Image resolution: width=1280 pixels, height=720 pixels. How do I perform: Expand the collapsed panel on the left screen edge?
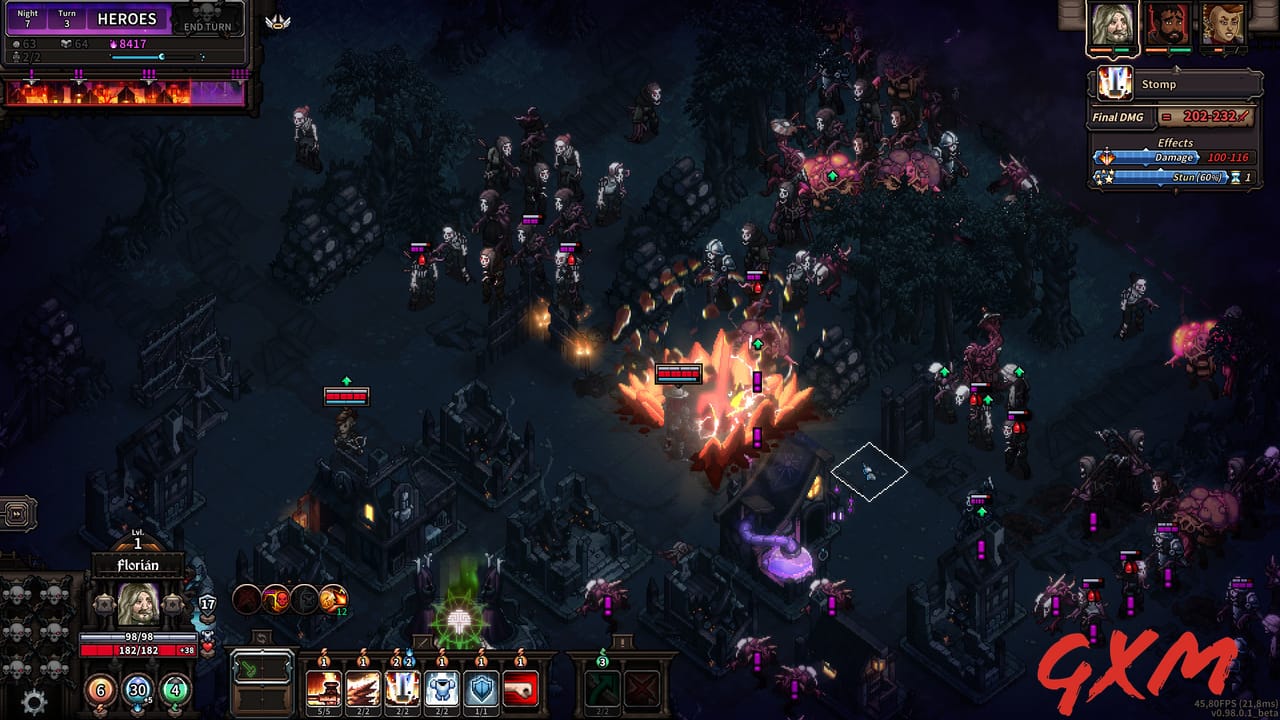coord(16,513)
